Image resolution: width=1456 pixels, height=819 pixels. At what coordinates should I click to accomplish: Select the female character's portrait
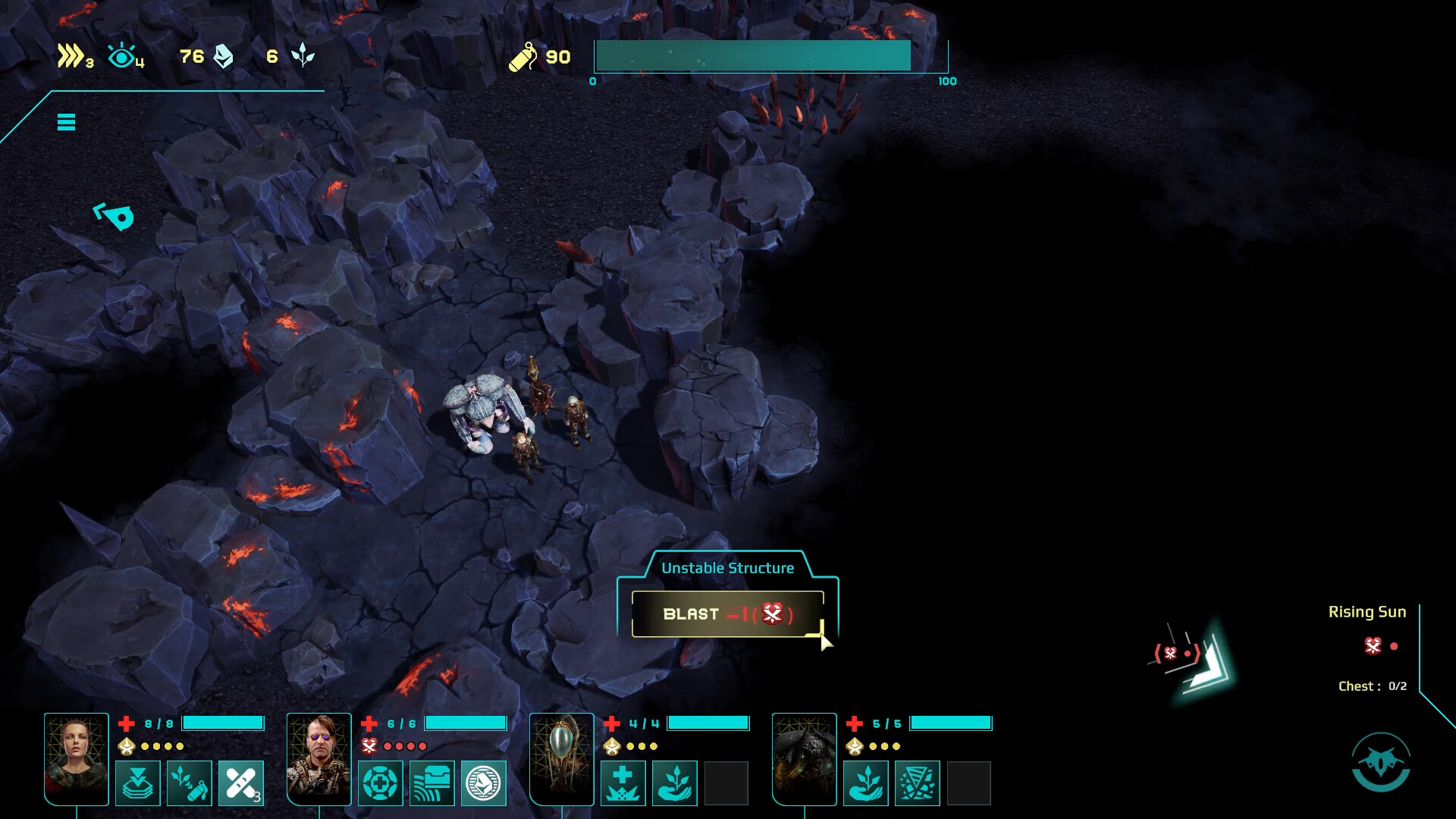[x=76, y=758]
